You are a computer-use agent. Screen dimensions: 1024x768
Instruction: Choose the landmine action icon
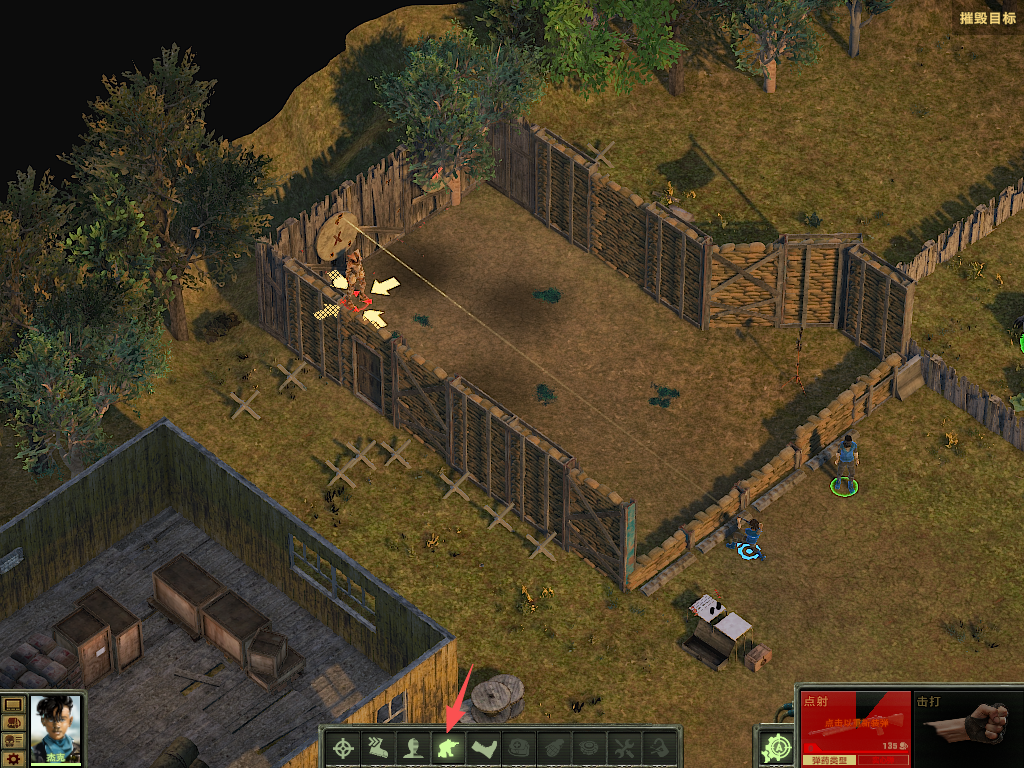pyautogui.click(x=588, y=747)
